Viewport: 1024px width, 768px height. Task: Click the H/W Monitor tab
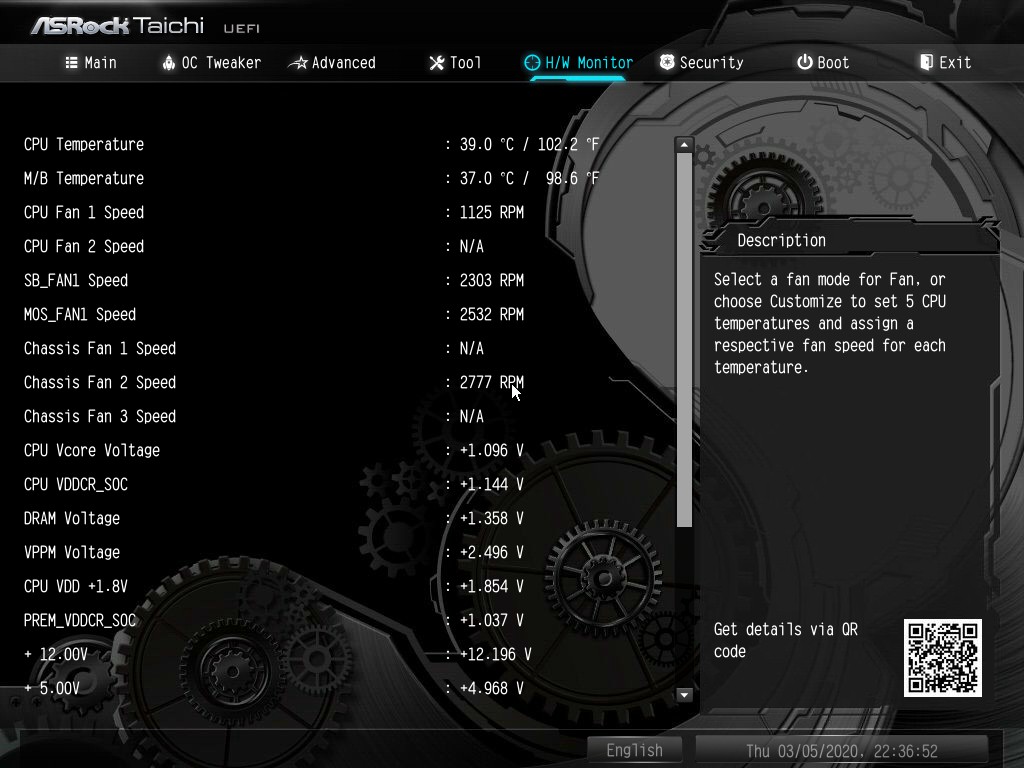pyautogui.click(x=578, y=62)
